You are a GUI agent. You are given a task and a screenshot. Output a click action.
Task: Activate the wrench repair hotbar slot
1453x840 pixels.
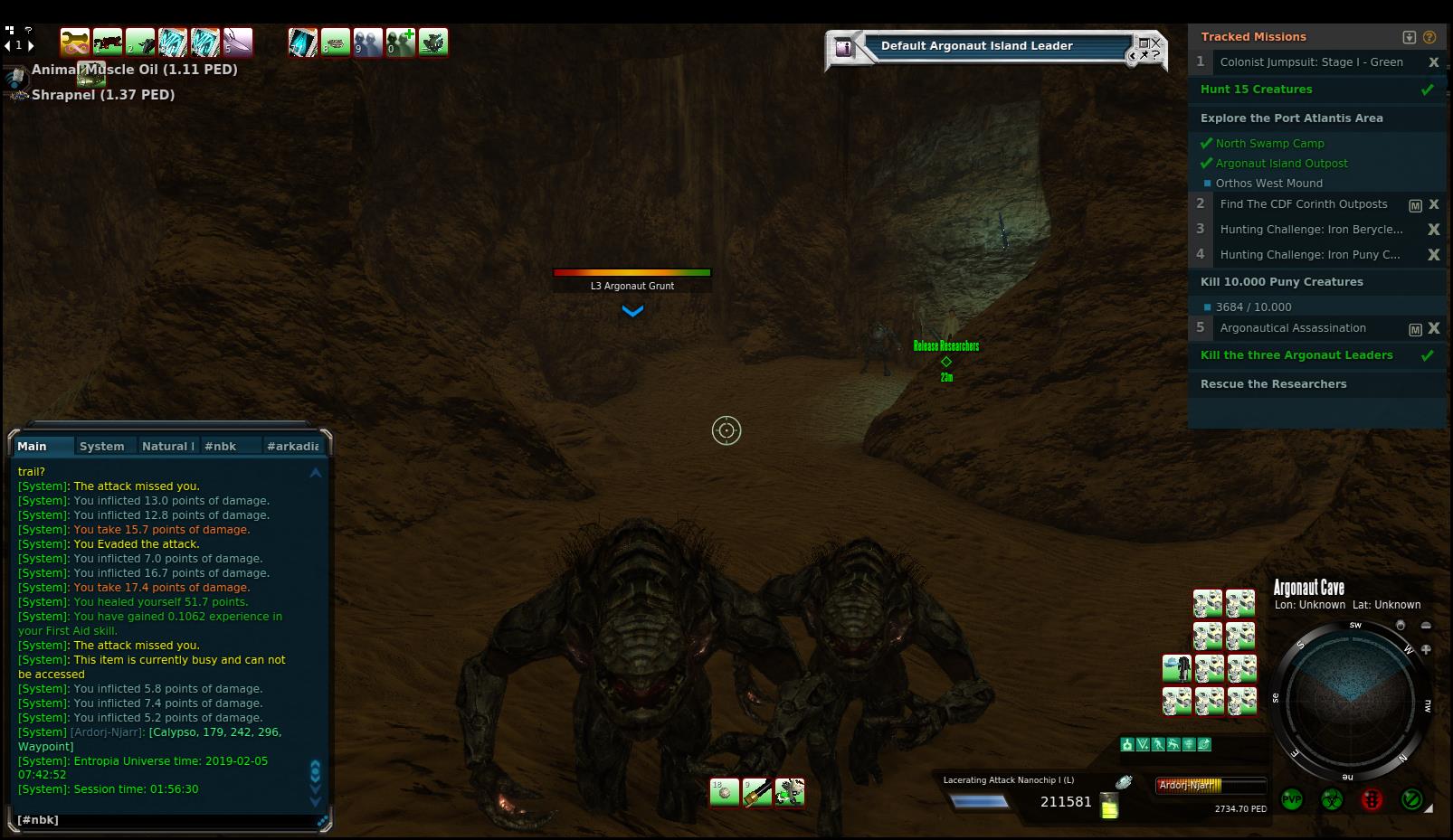(74, 42)
